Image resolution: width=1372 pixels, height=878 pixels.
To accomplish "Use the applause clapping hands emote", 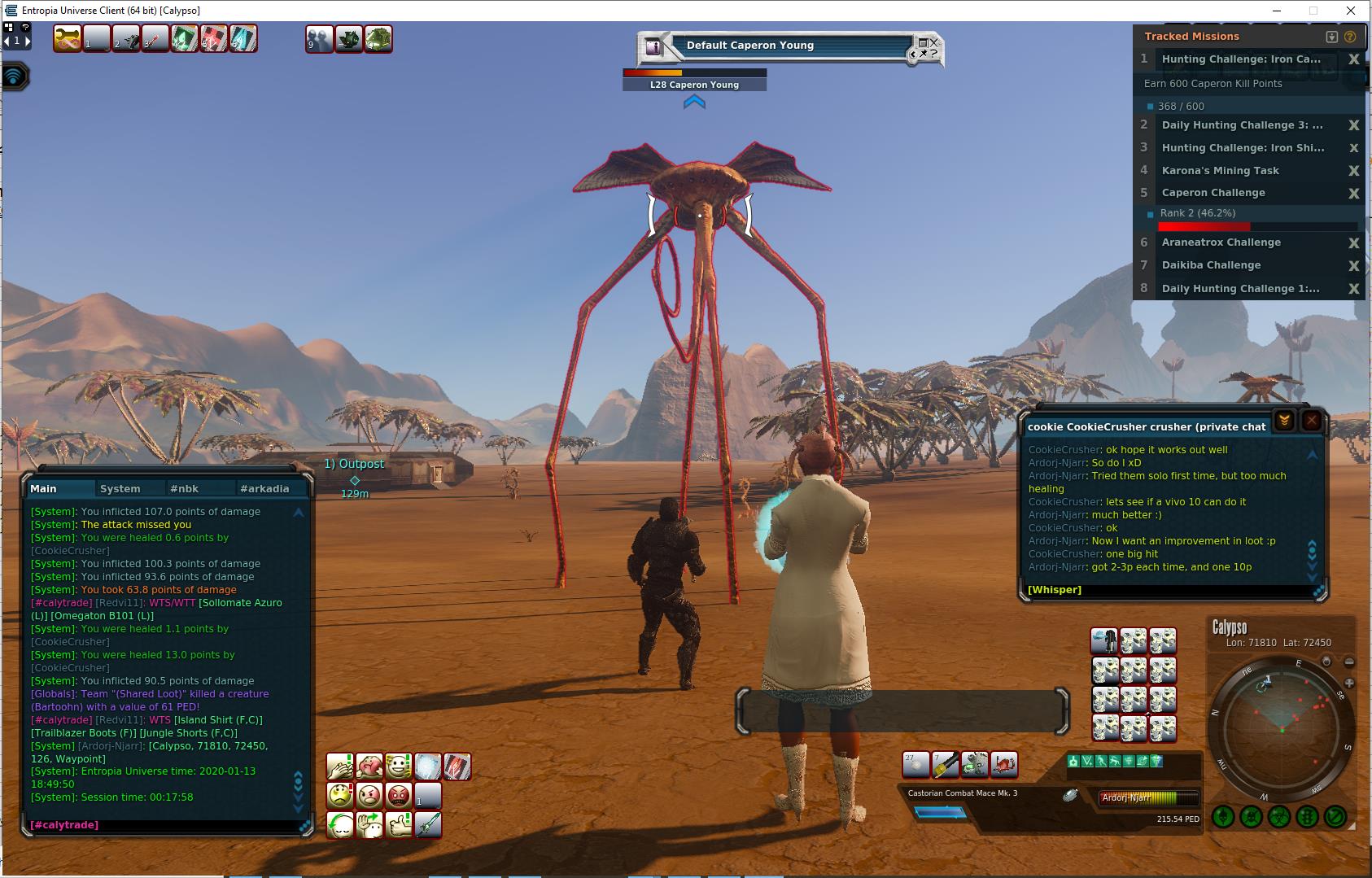I will (x=339, y=767).
